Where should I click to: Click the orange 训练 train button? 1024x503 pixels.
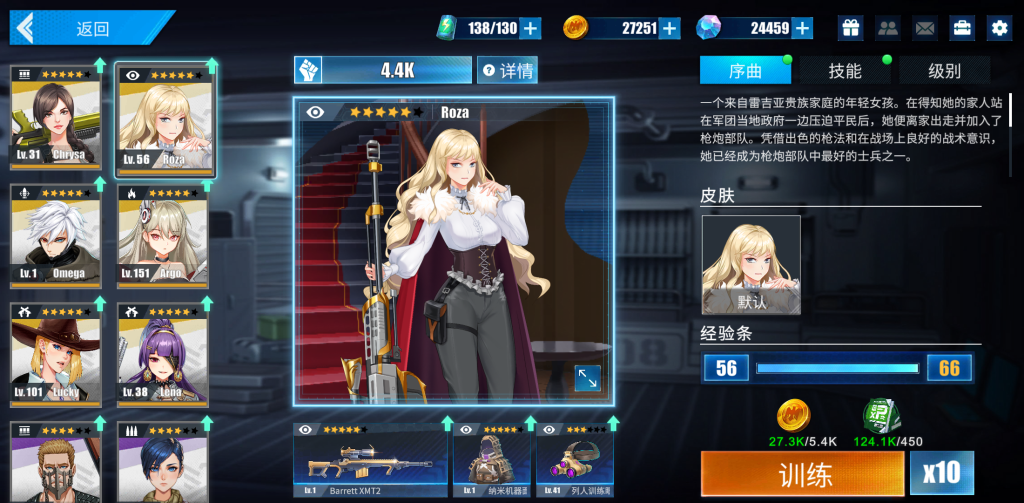(x=803, y=473)
